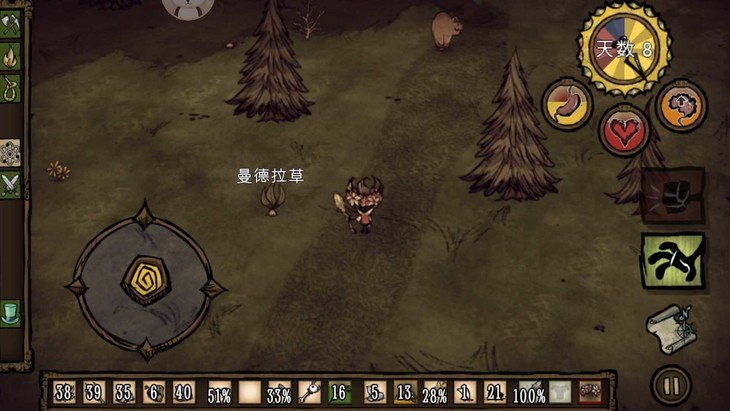
Task: Select the inventory slot showing 100%
Action: pyautogui.click(x=529, y=392)
